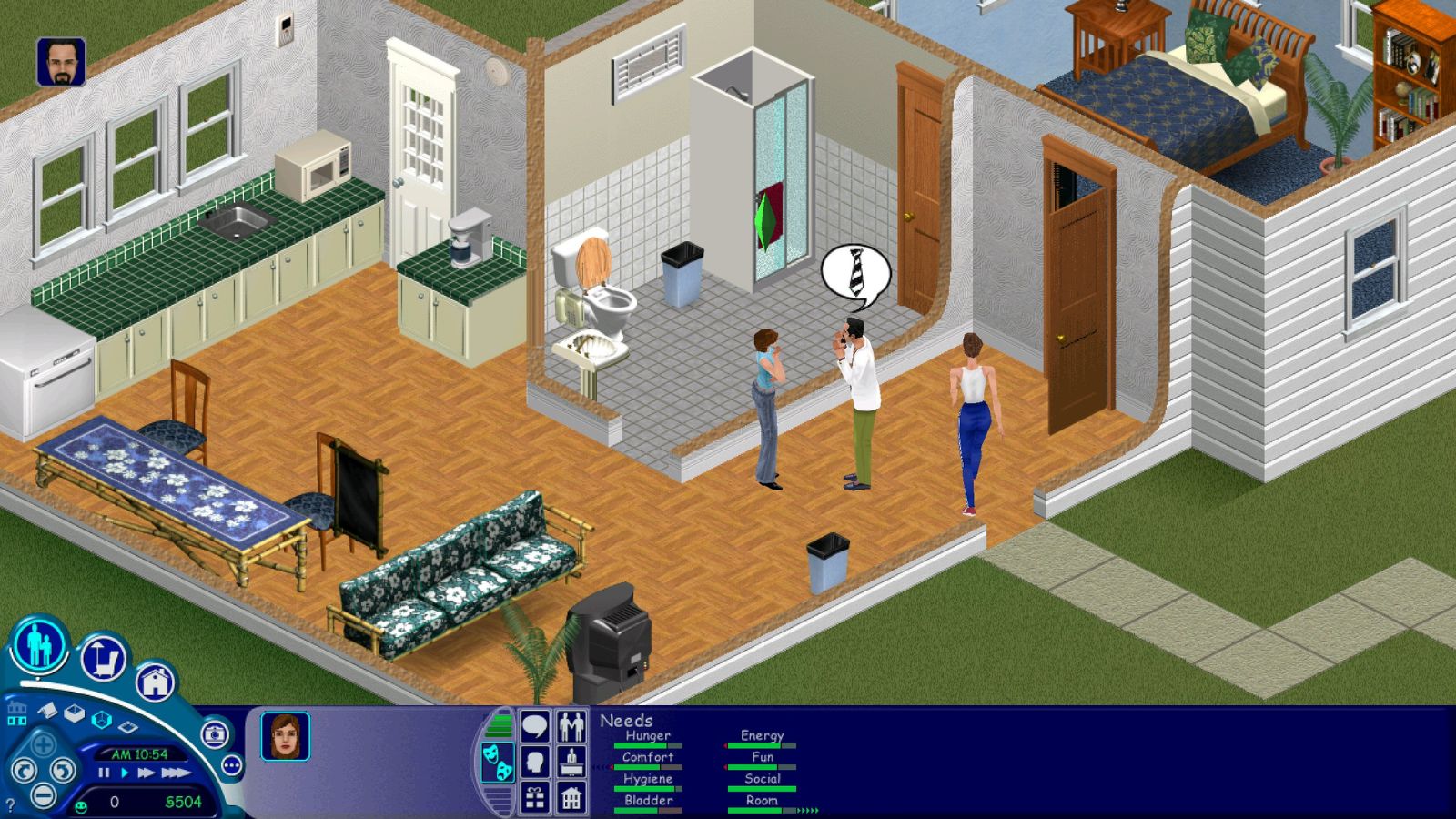This screenshot has height=819, width=1456.
Task: Select Live mode with the family icon
Action: click(39, 648)
